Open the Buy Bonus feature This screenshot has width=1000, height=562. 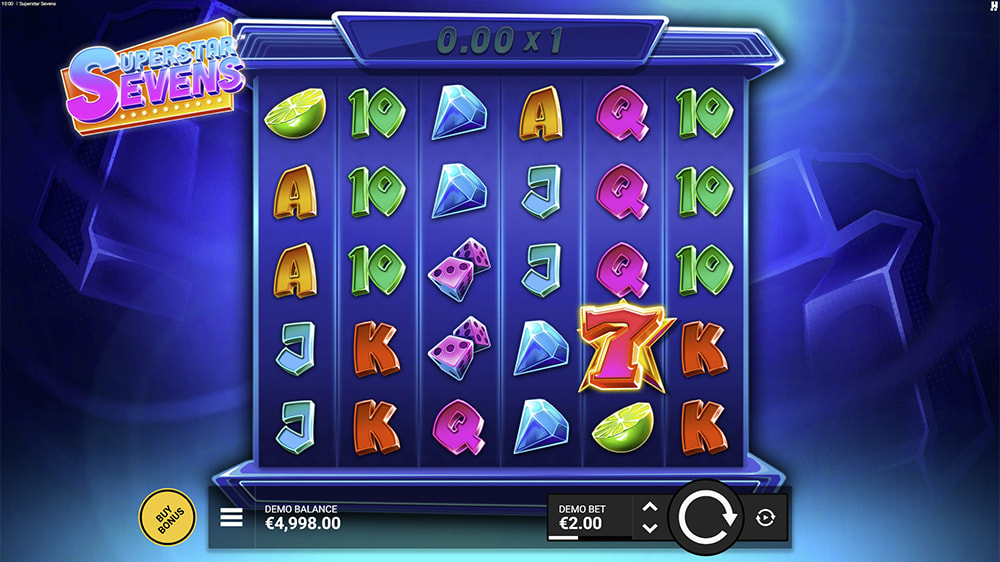pos(166,517)
